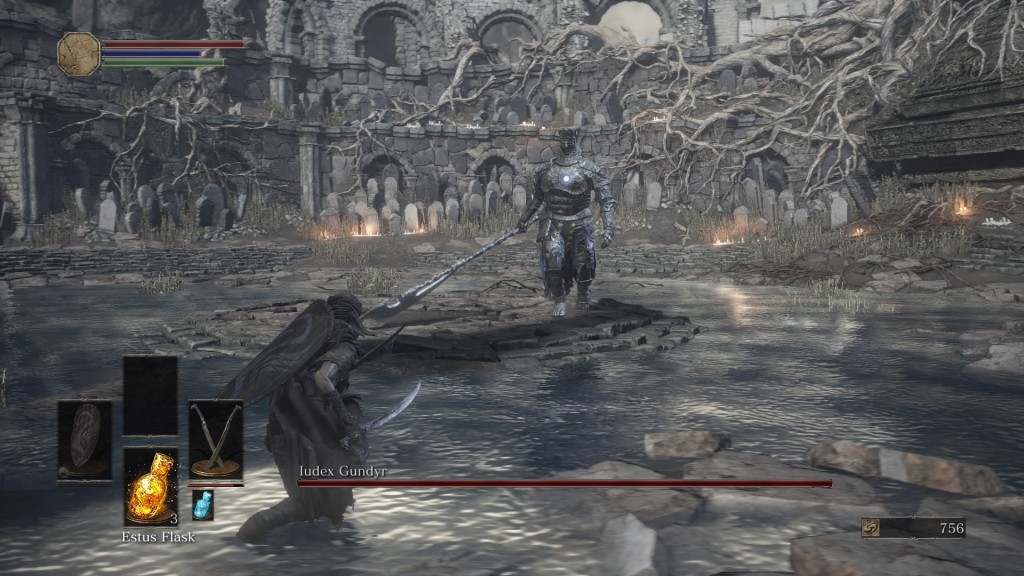Choose the crossed twin blades weapon slot

(x=215, y=440)
